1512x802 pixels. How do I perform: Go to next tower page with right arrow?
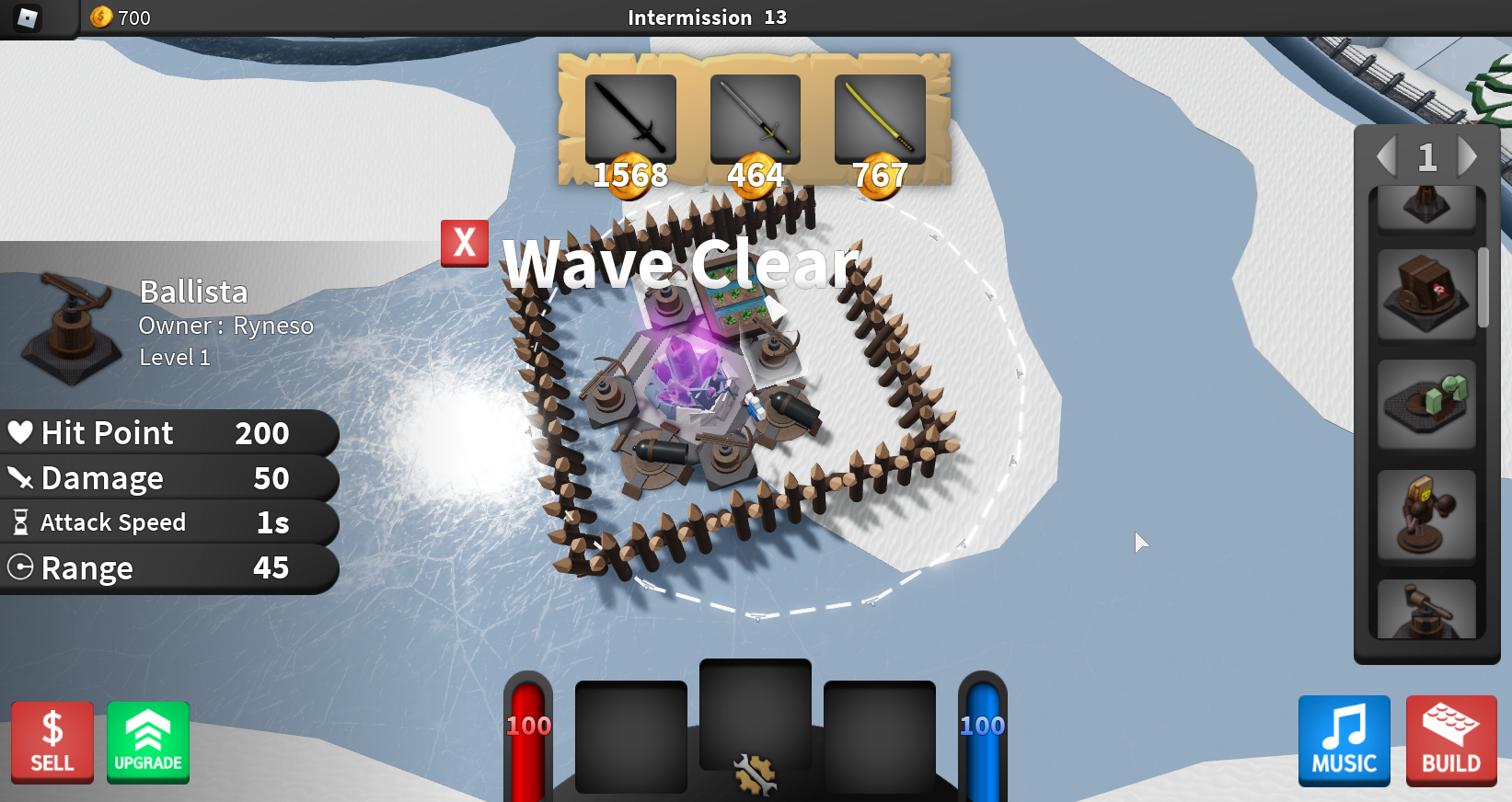click(x=1470, y=156)
